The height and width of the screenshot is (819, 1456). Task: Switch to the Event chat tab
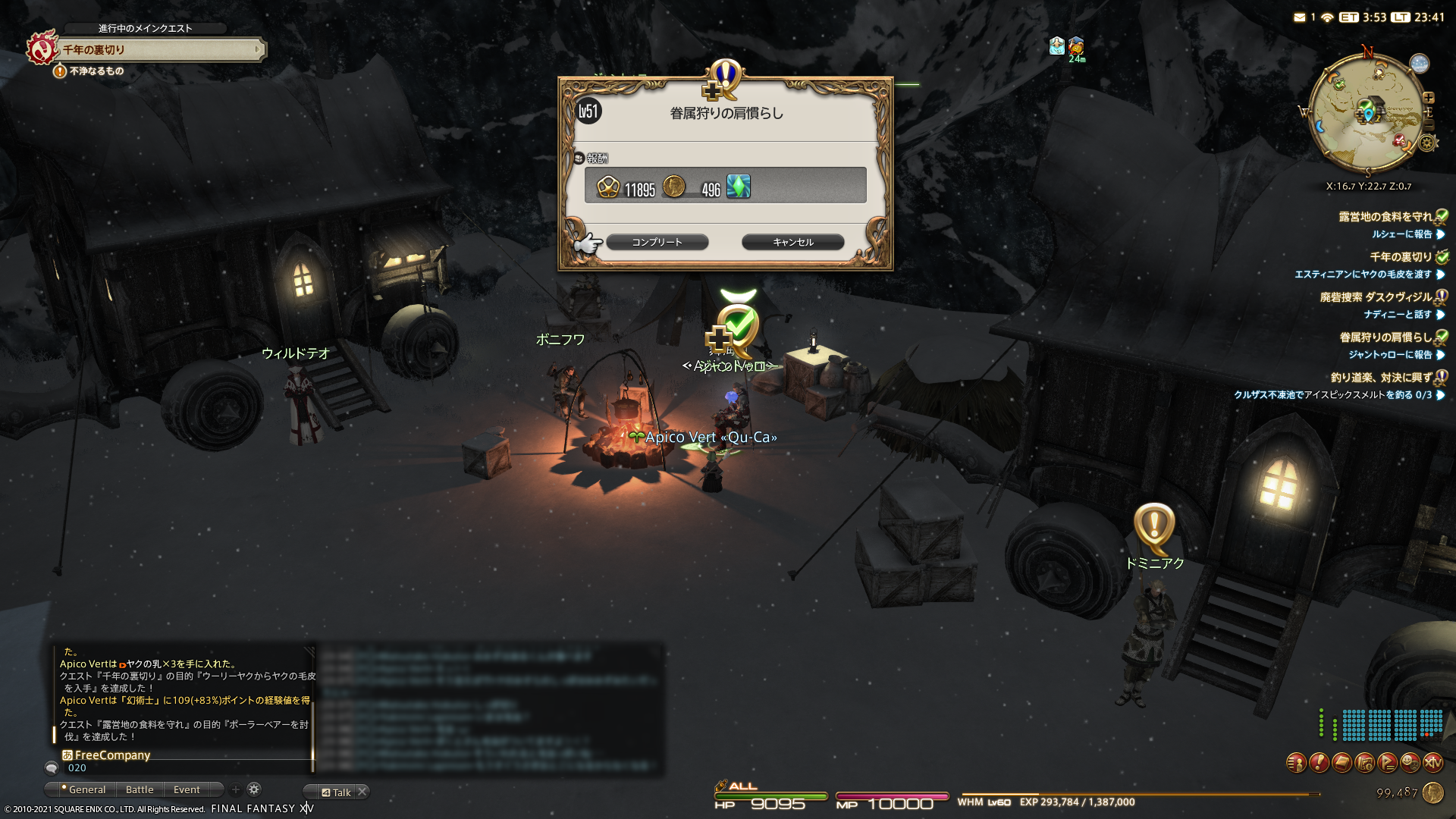(x=187, y=790)
